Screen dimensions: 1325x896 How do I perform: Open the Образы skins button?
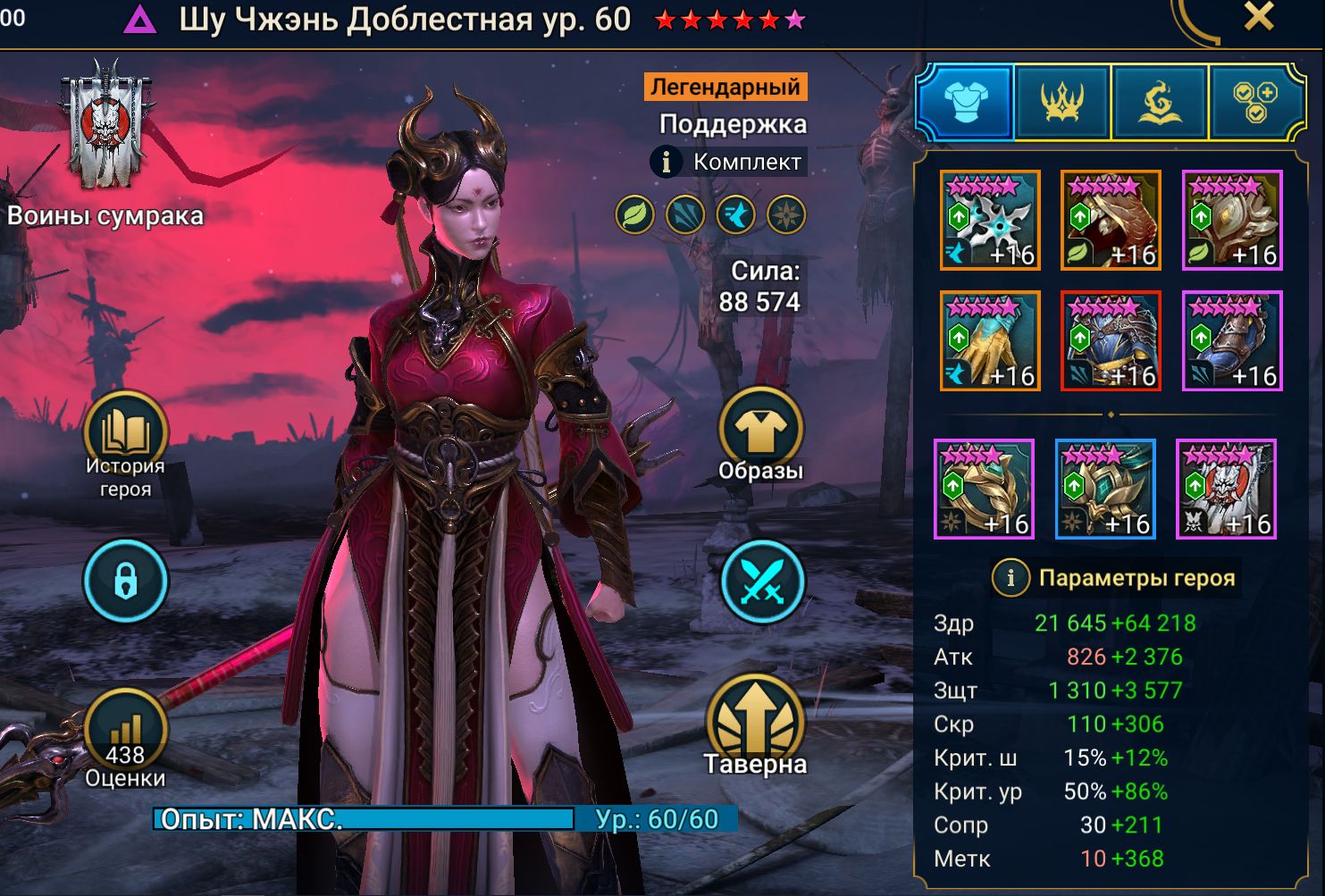[x=760, y=432]
